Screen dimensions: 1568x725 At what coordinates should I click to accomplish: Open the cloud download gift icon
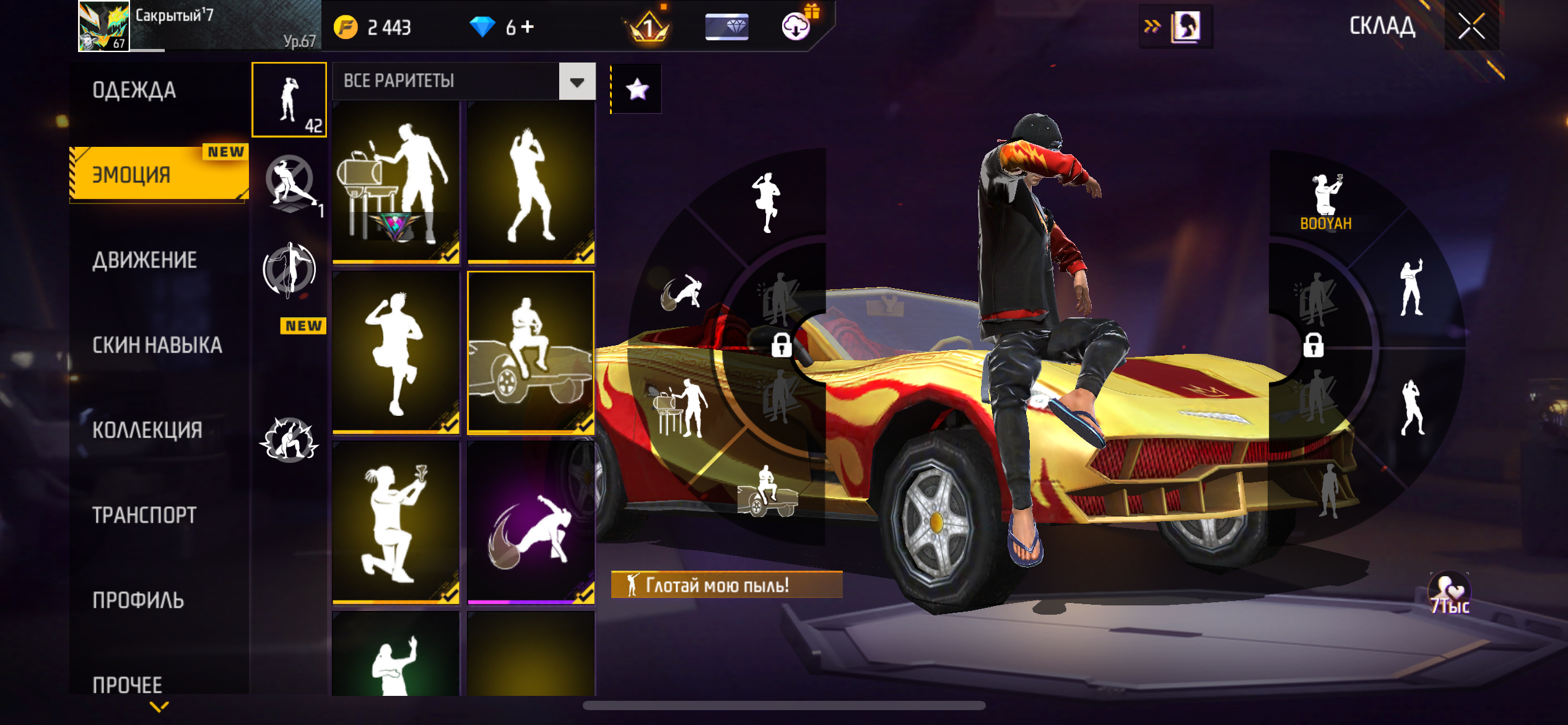click(x=797, y=26)
